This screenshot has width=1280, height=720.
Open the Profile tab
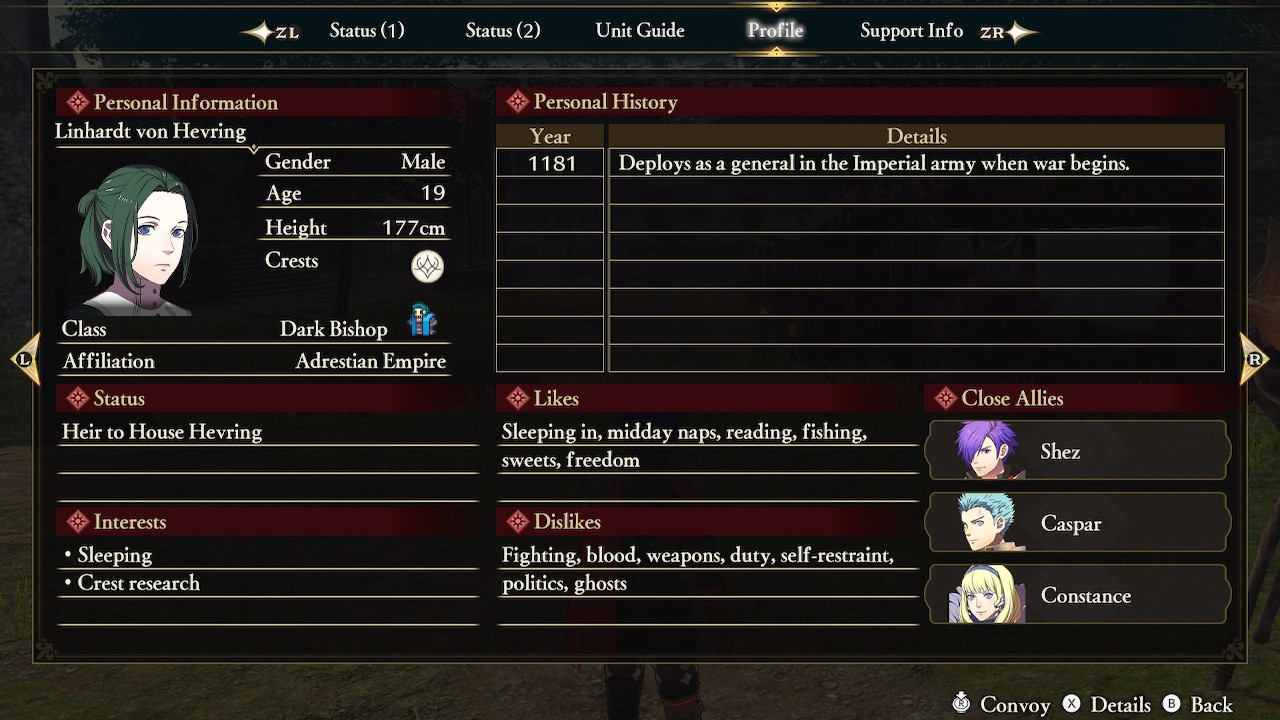point(775,30)
